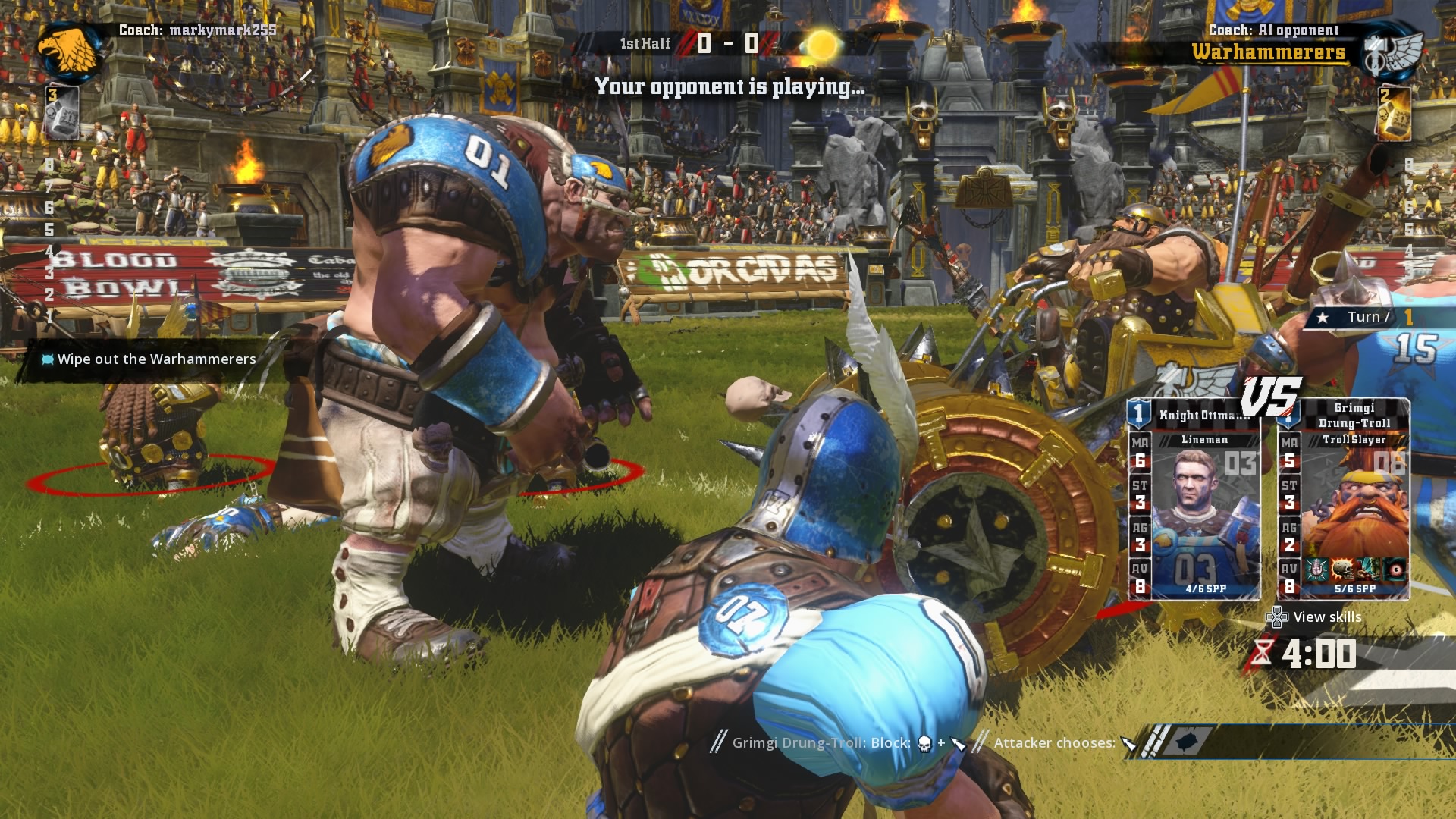Screen dimensions: 1456x819
Task: Click the skull icon in the Block prompt
Action: (924, 743)
